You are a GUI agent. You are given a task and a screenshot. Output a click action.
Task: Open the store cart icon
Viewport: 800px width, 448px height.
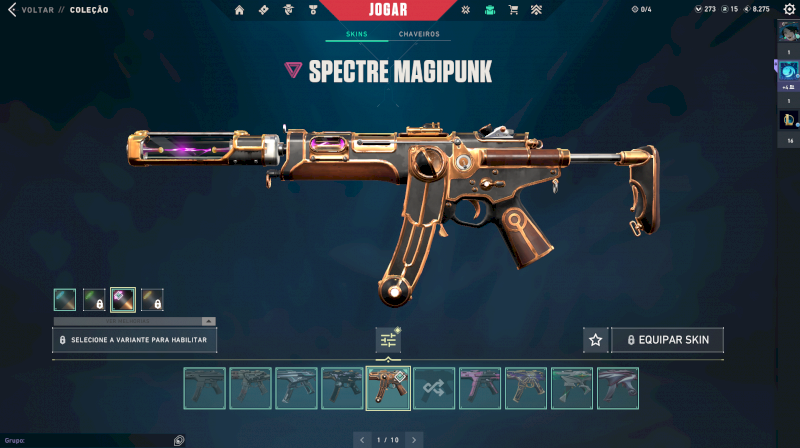(513, 10)
